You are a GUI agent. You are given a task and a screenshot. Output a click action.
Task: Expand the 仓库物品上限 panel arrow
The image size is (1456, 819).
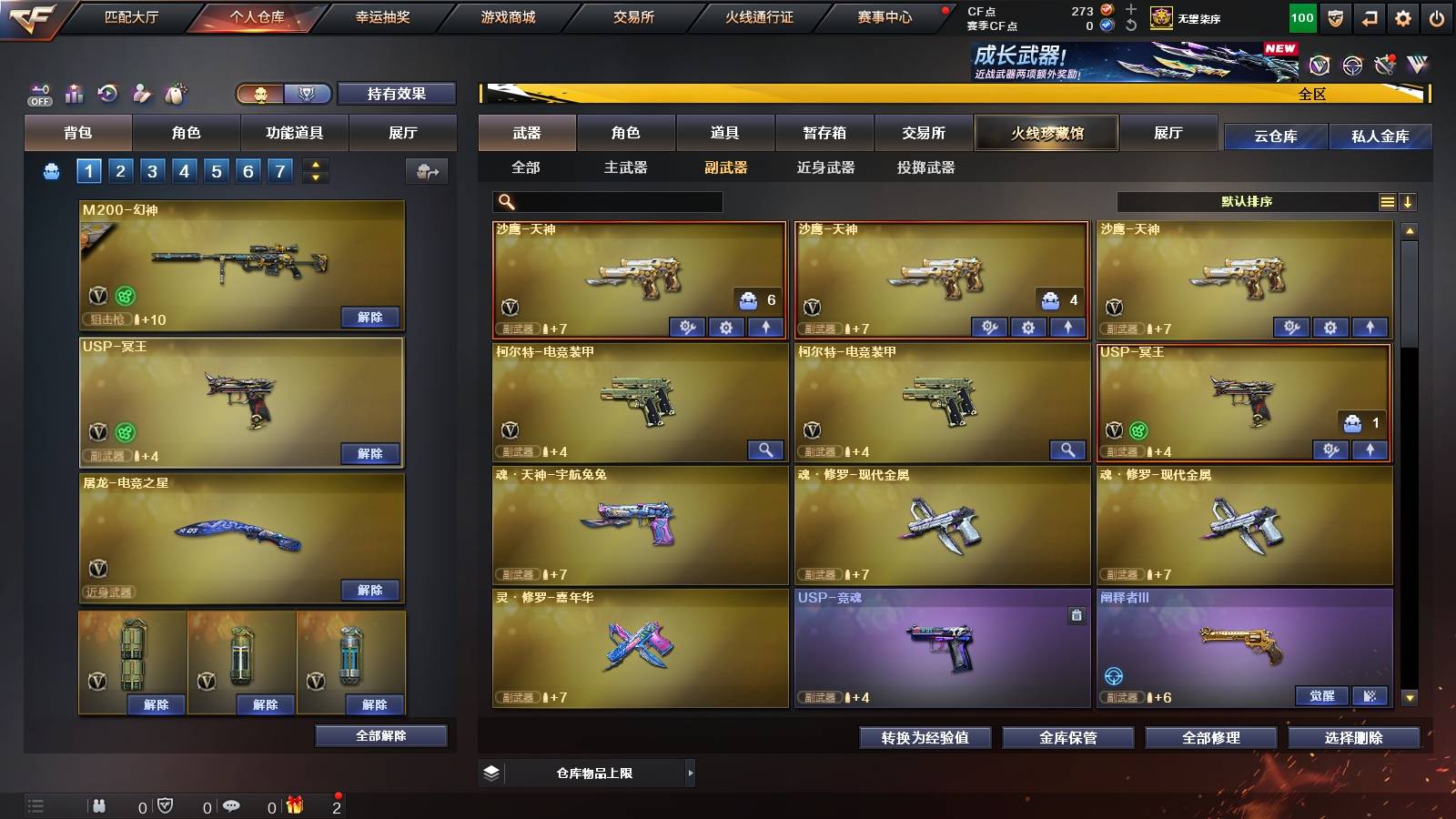(x=691, y=773)
